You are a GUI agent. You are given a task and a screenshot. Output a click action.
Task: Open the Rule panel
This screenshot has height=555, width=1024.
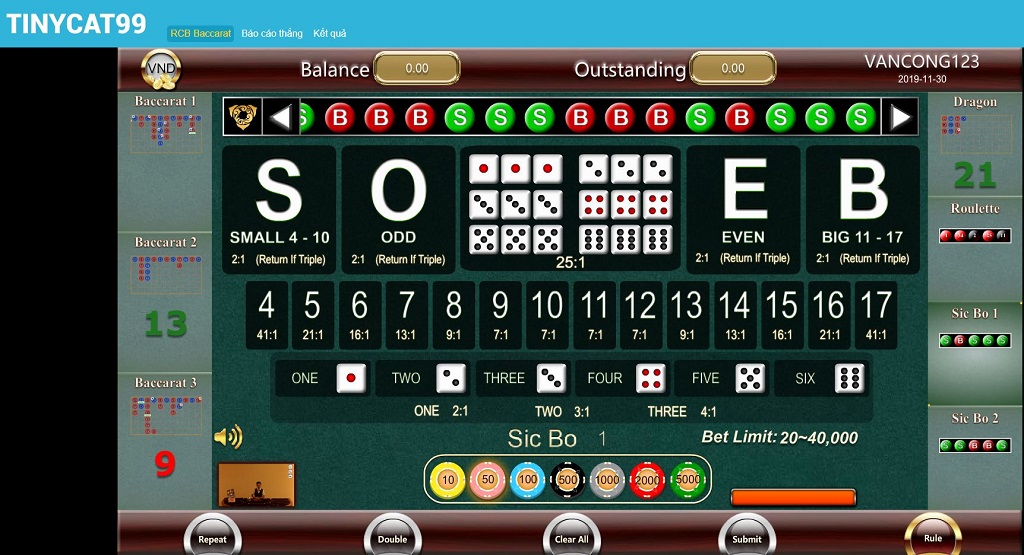pyautogui.click(x=932, y=535)
